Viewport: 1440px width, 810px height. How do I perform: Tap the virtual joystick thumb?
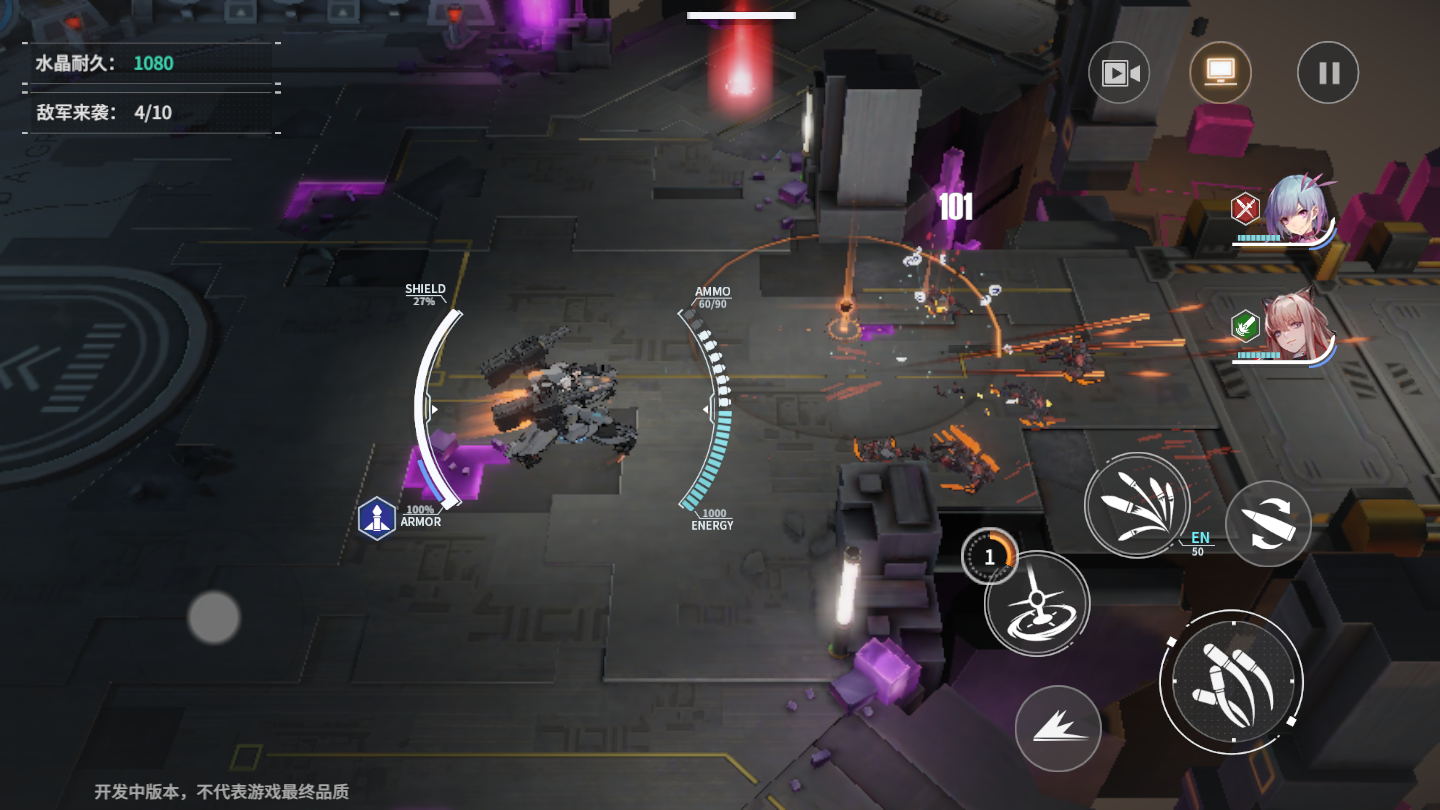click(x=214, y=617)
